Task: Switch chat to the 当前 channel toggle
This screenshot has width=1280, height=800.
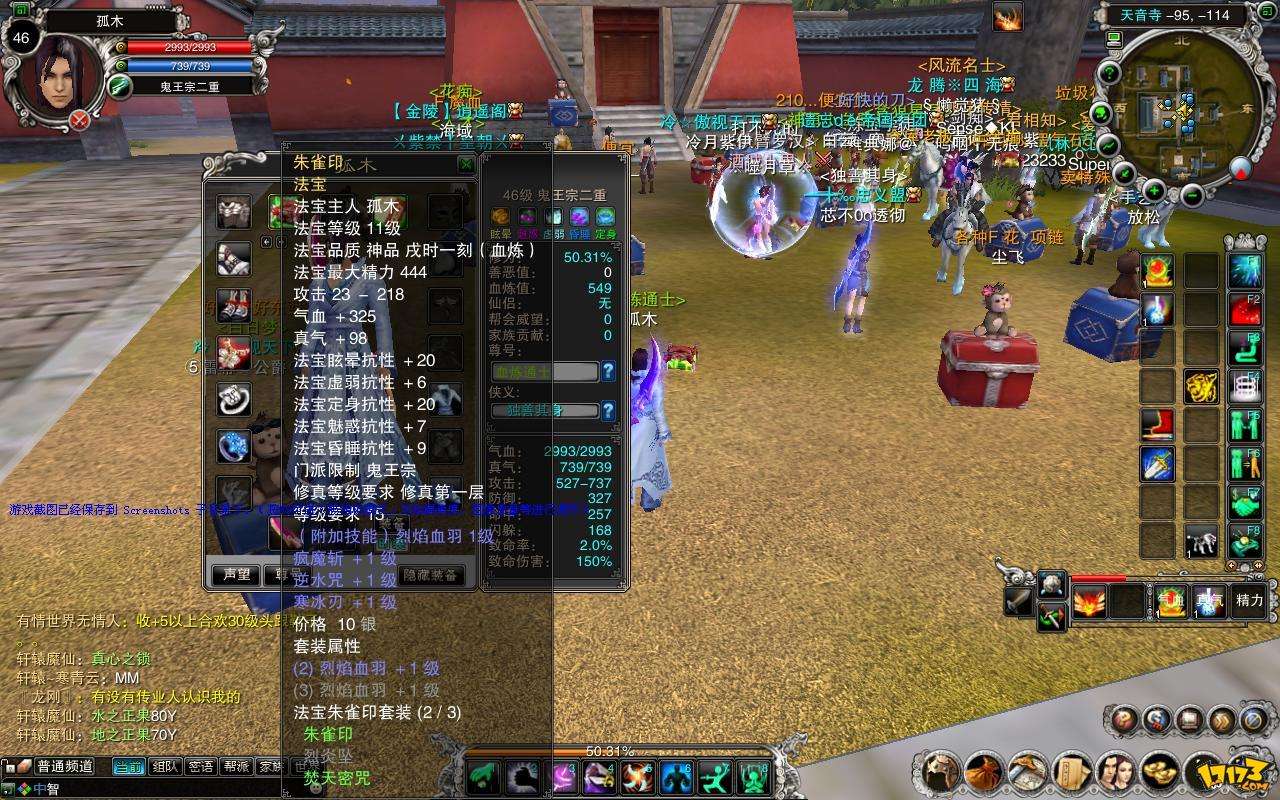Action: coord(129,767)
